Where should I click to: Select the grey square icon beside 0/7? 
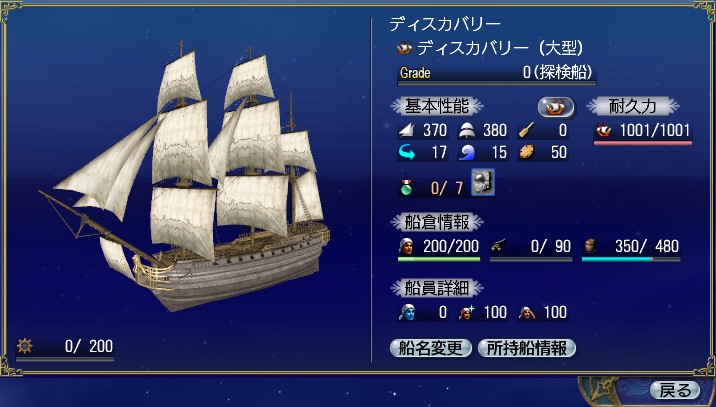point(483,185)
